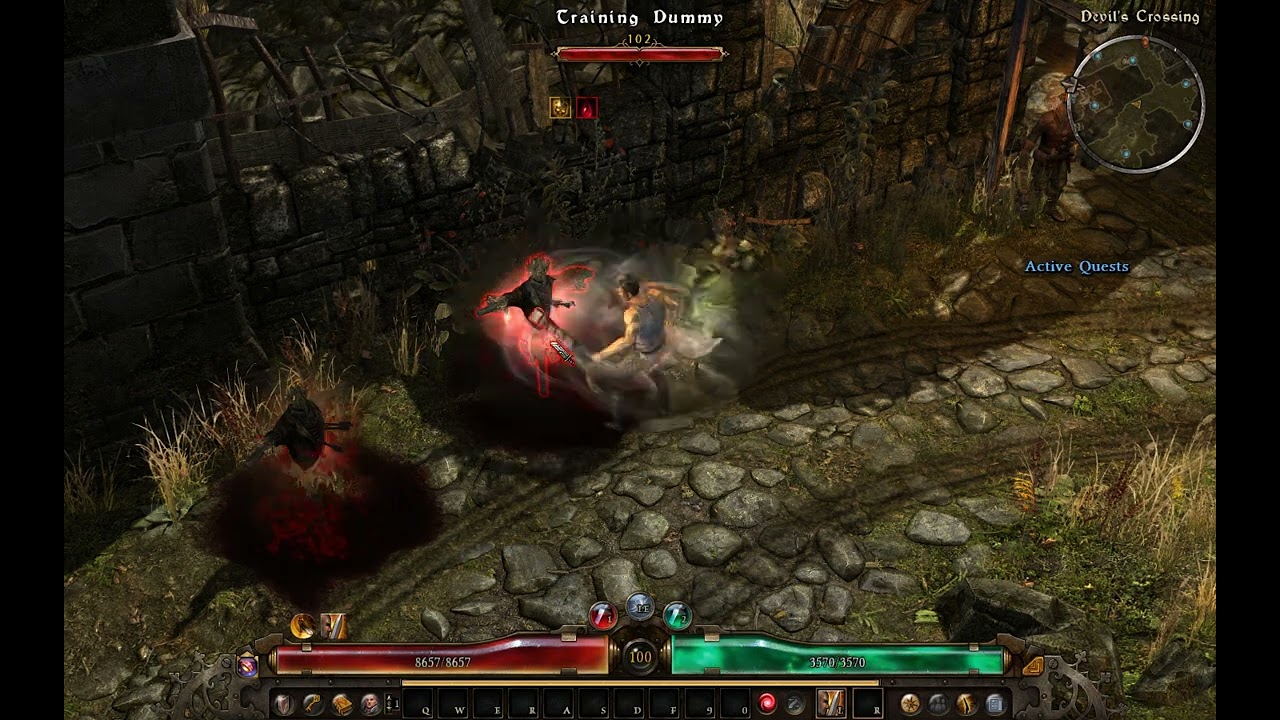Select the empty right mouse button skill slot

click(867, 703)
